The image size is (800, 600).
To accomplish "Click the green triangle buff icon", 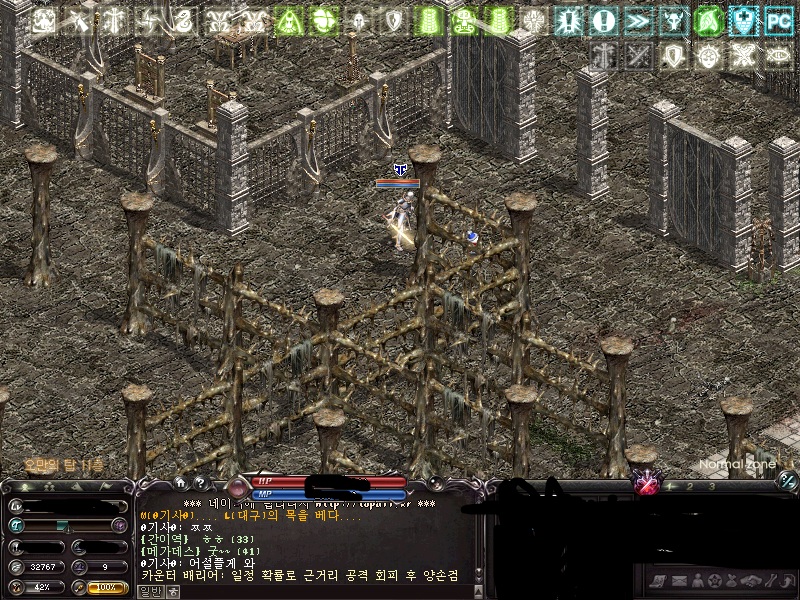I will [x=288, y=20].
